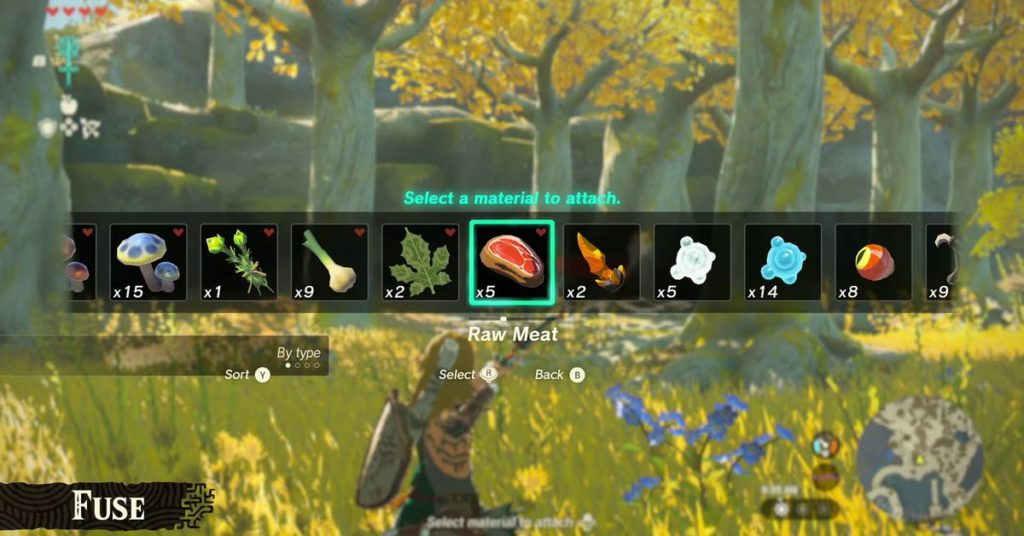Choose the blue spotted mushroom stack of 15
Screen dimensions: 1024x536
tap(148, 262)
